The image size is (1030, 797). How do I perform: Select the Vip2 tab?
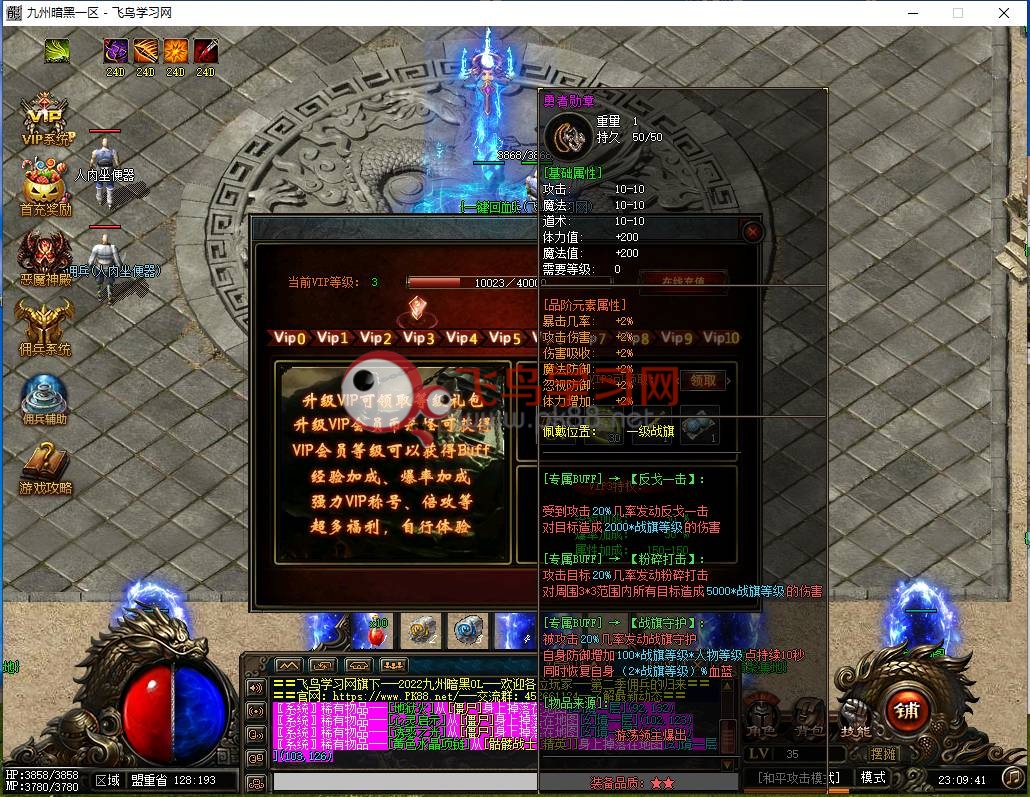(x=376, y=338)
